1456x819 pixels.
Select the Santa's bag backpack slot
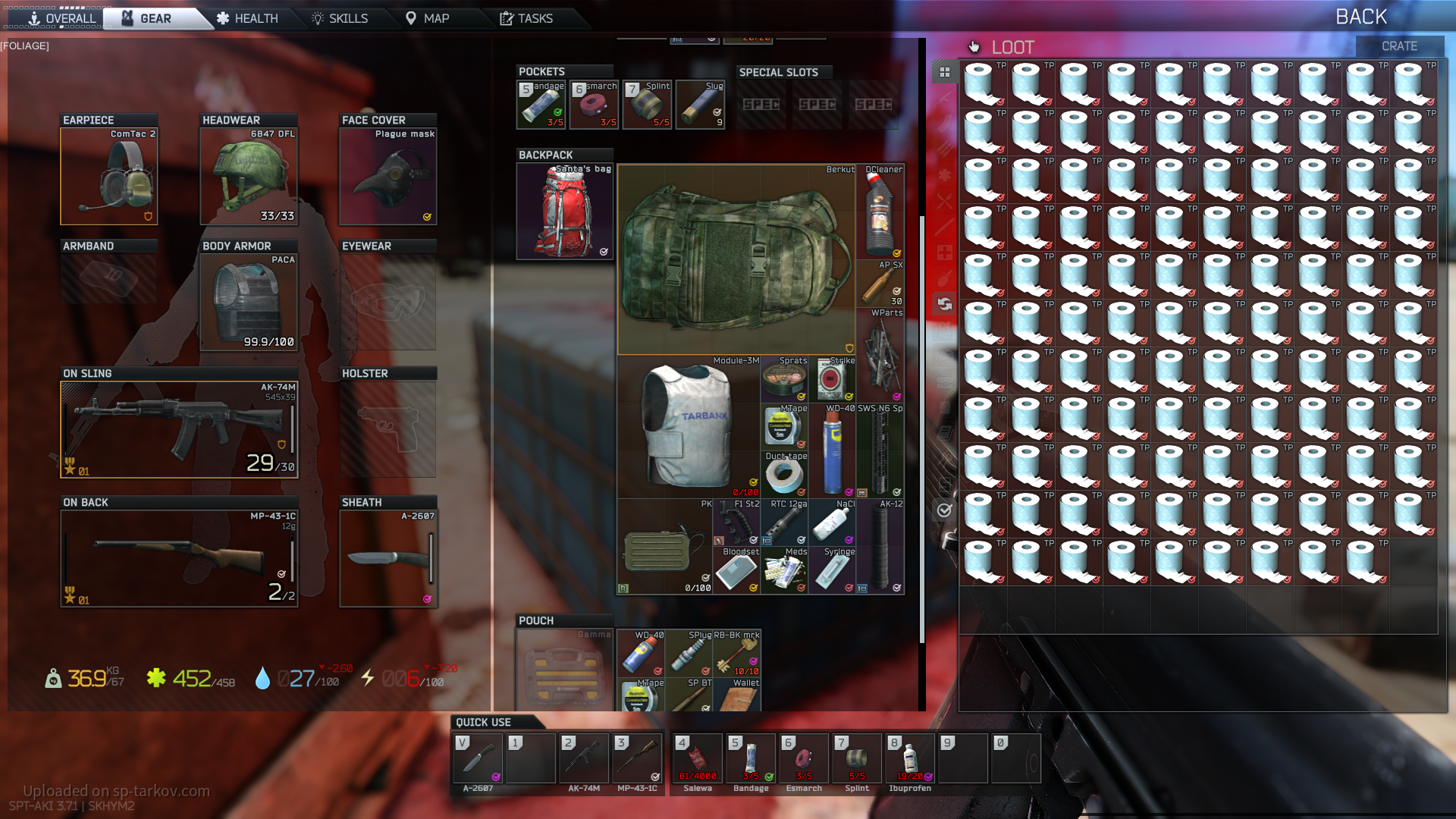pos(565,212)
